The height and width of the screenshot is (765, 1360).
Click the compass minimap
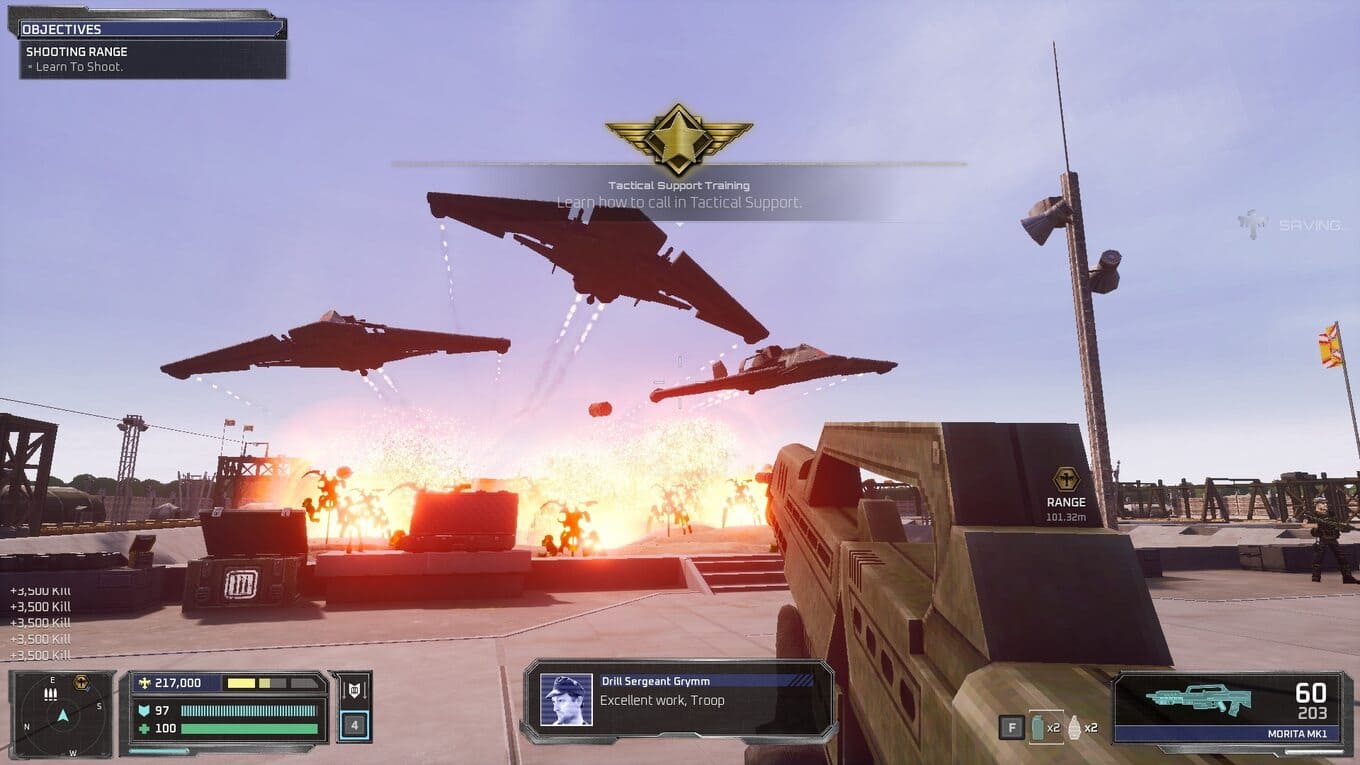pyautogui.click(x=62, y=714)
